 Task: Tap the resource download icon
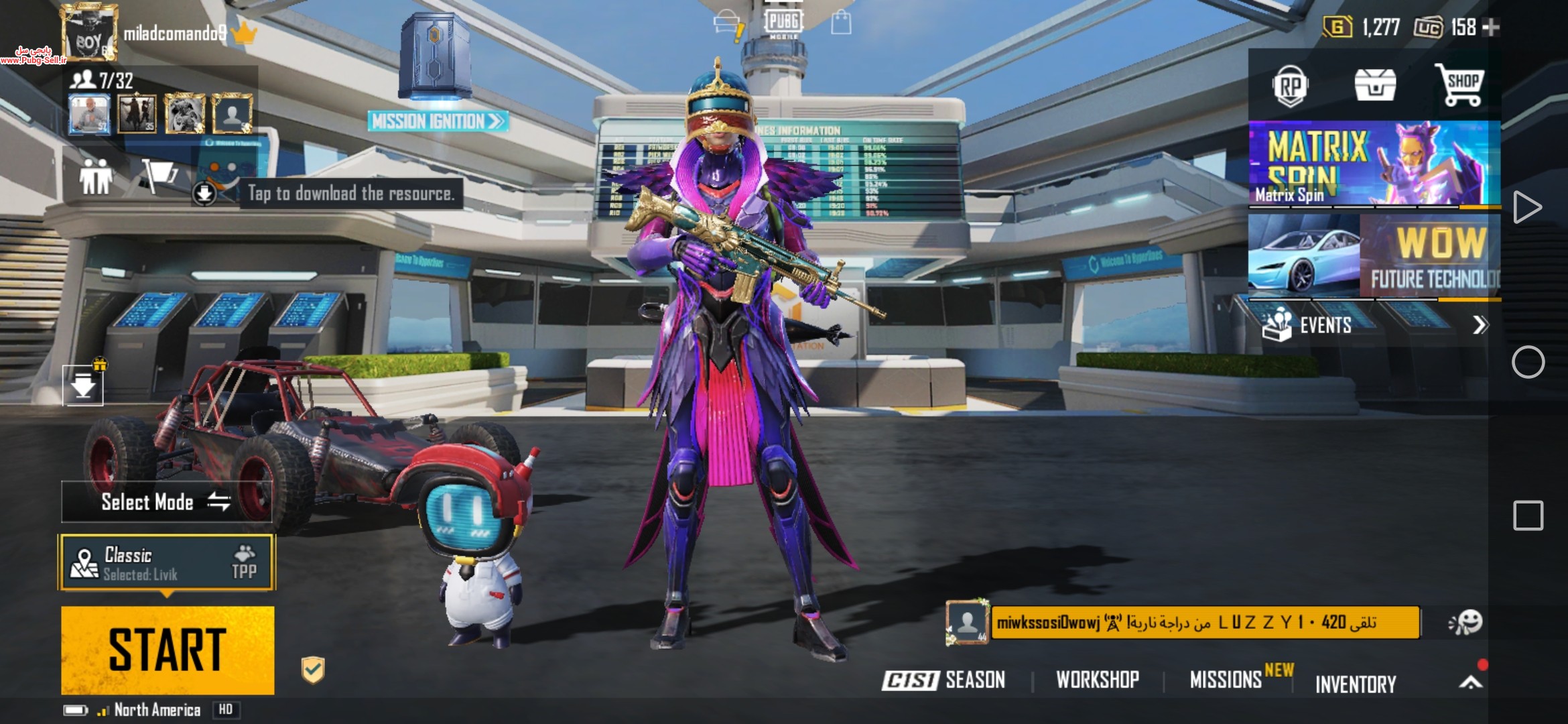204,194
